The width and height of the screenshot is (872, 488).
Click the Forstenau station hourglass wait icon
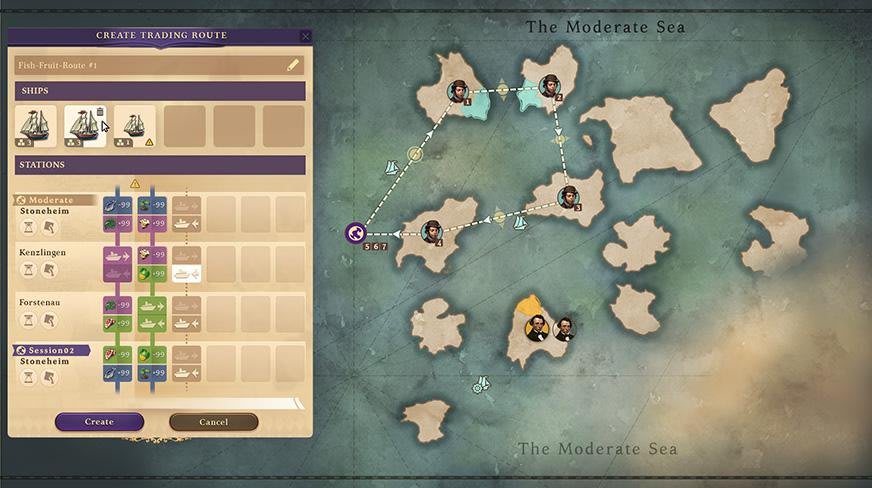tap(28, 320)
